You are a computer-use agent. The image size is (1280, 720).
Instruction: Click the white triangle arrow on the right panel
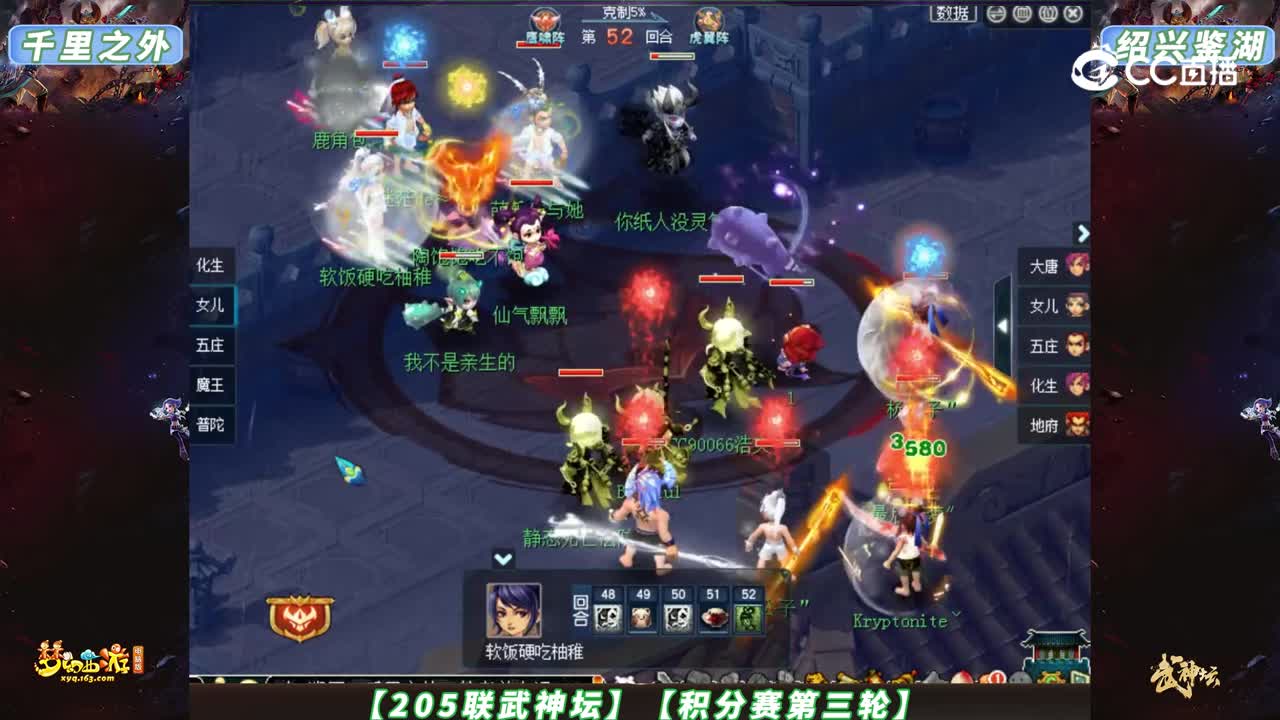[1003, 325]
